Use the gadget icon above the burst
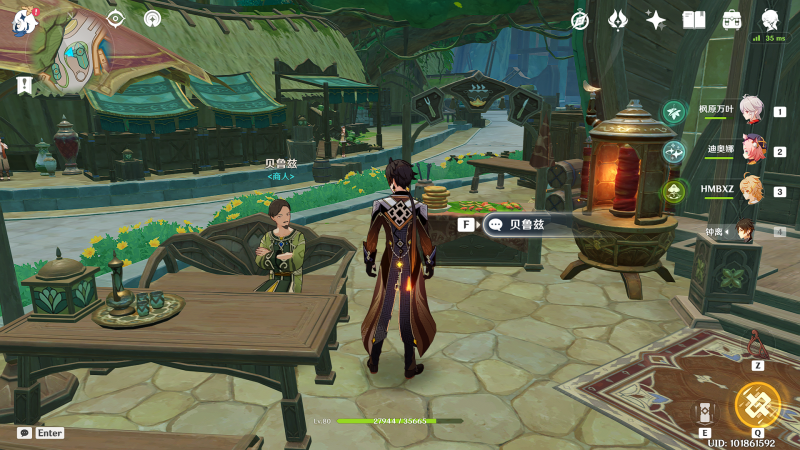 pyautogui.click(x=758, y=346)
